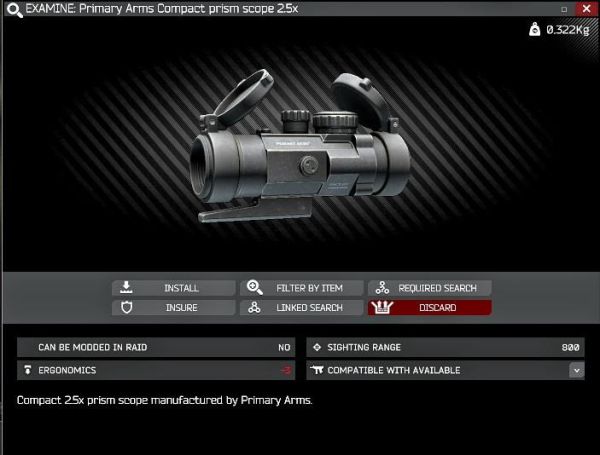Image resolution: width=600 pixels, height=455 pixels.
Task: Run a Linked Search
Action: pos(302,308)
